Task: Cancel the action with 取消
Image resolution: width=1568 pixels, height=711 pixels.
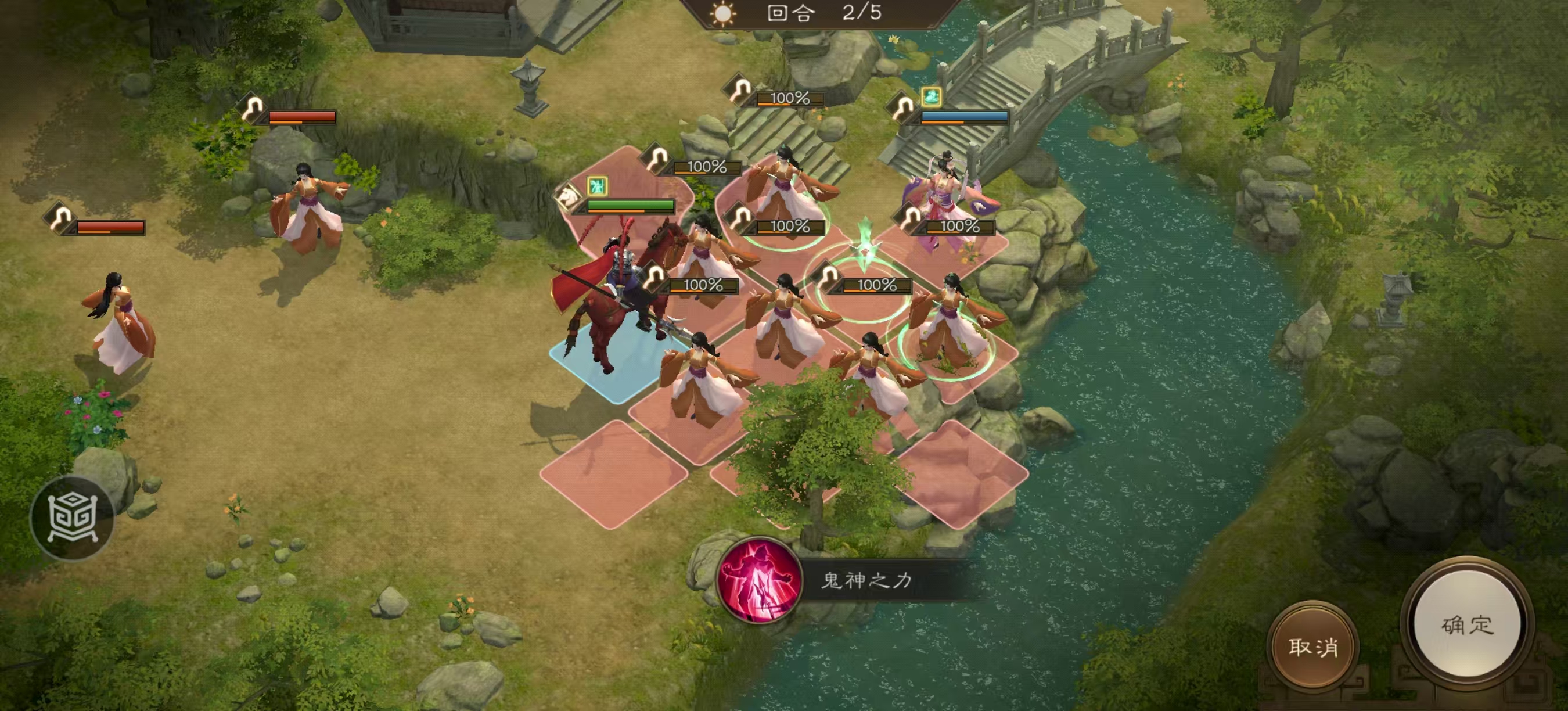Action: (x=1312, y=647)
